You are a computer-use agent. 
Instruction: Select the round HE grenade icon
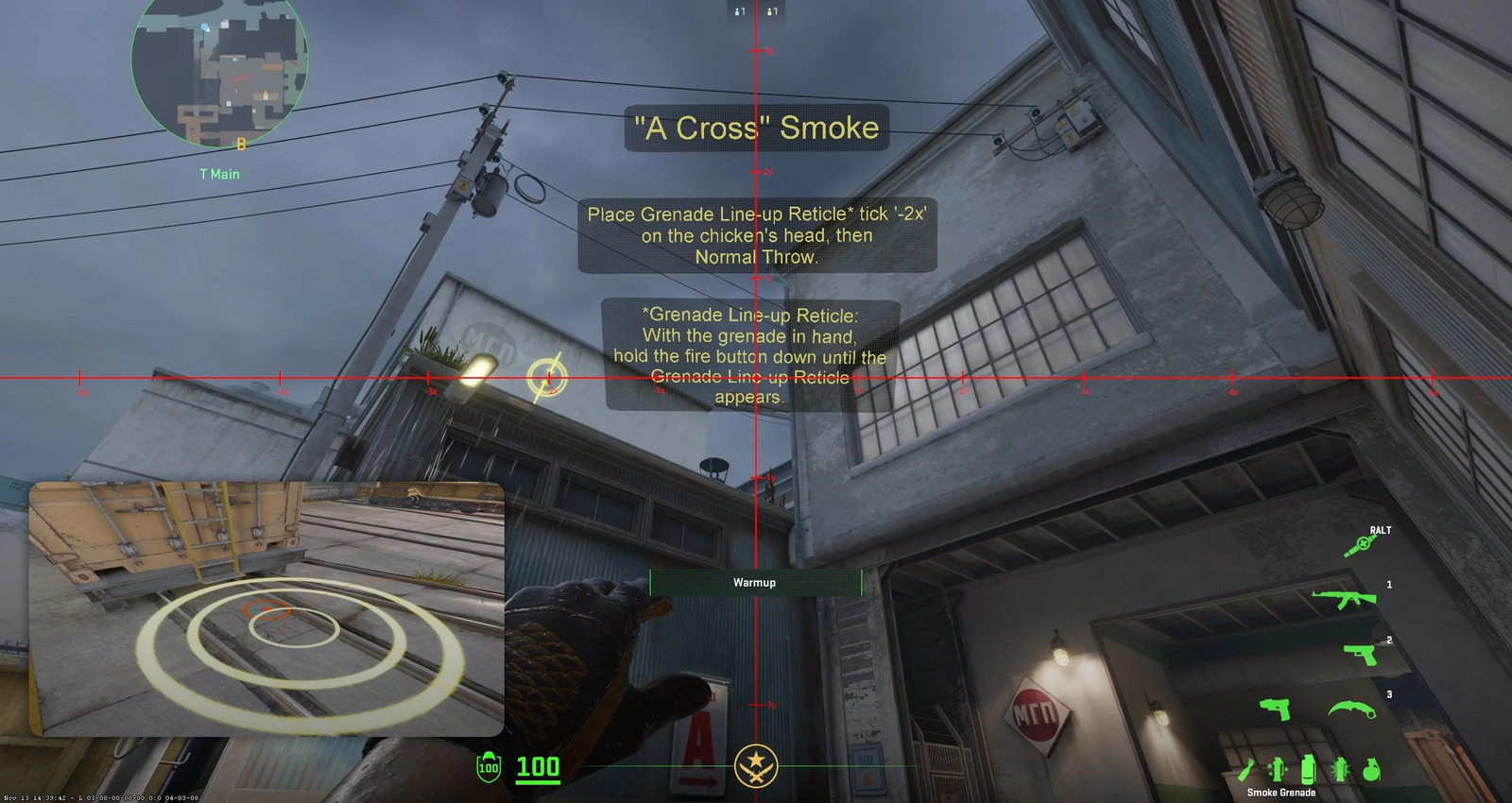[1371, 770]
